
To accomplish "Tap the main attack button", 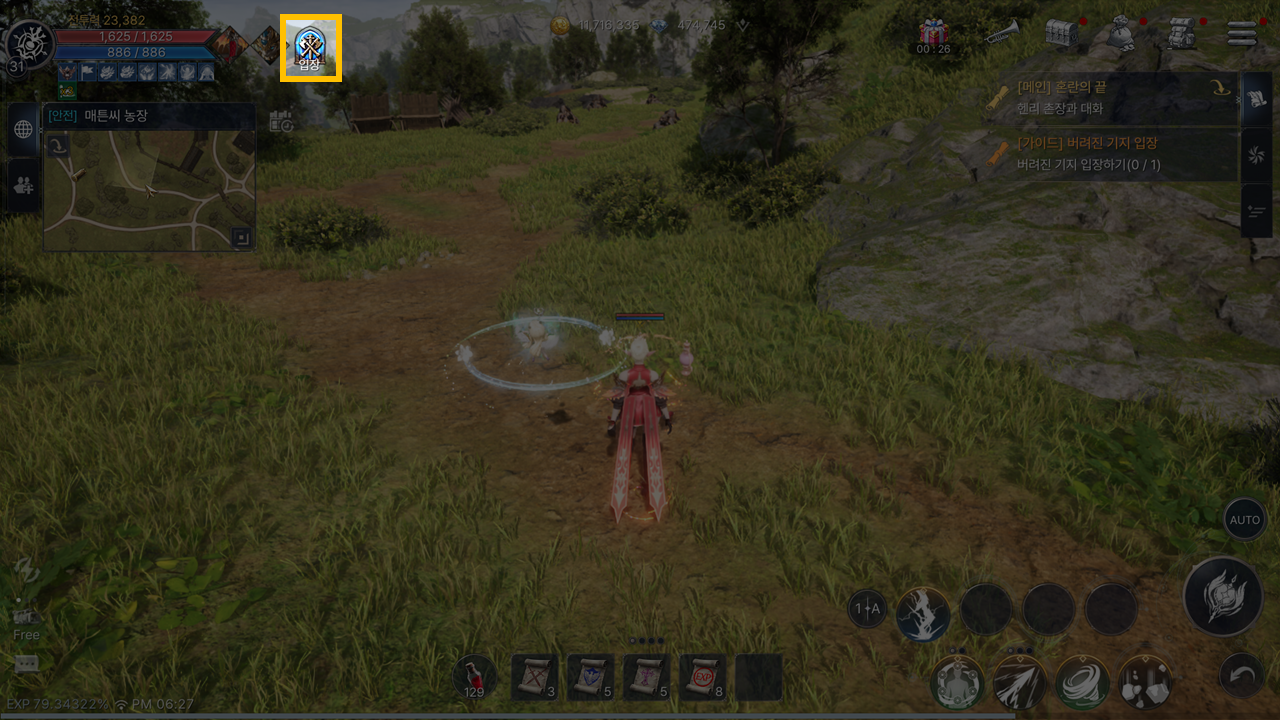I will click(1222, 597).
